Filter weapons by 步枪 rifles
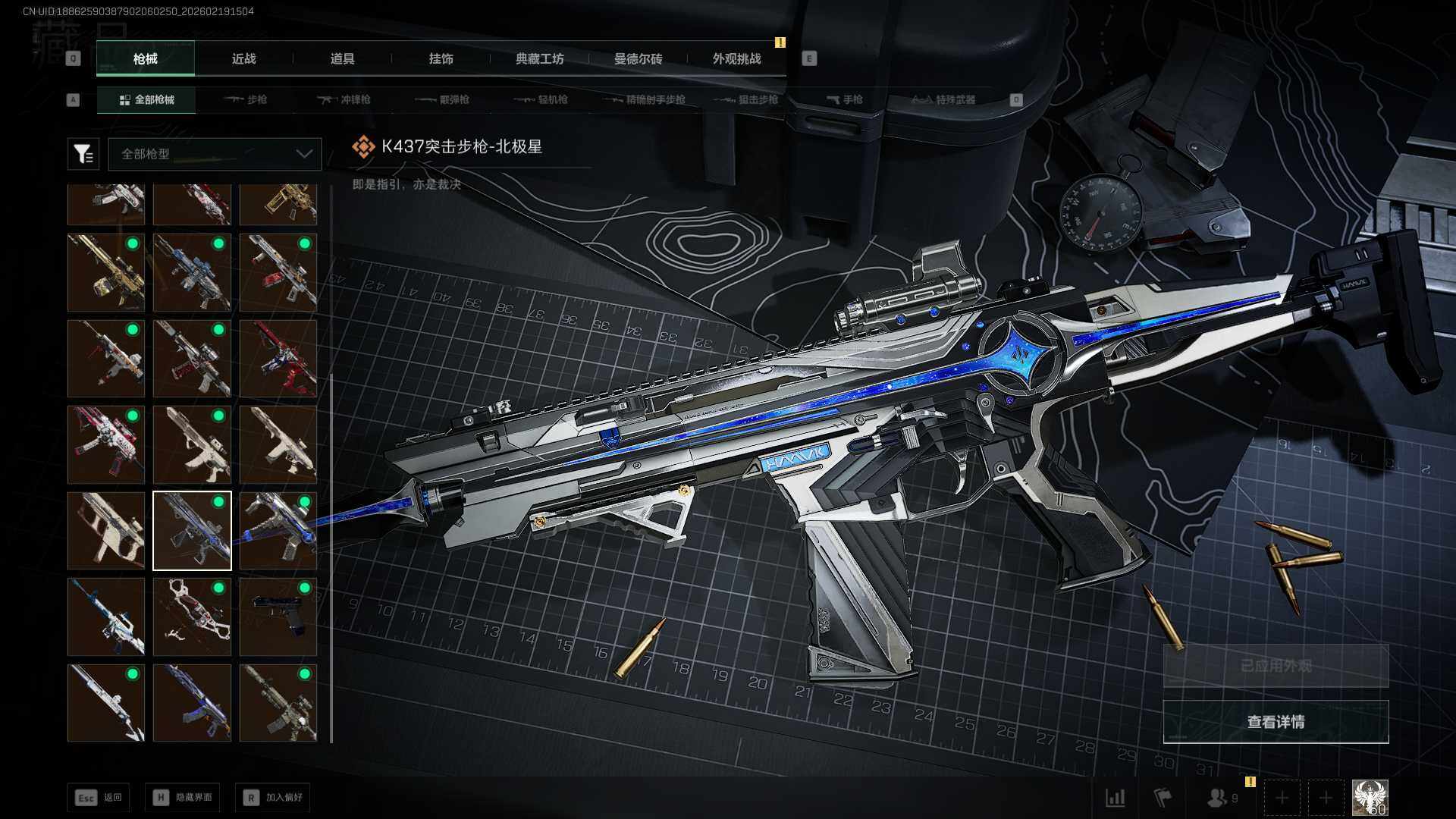This screenshot has width=1456, height=819. (x=246, y=99)
